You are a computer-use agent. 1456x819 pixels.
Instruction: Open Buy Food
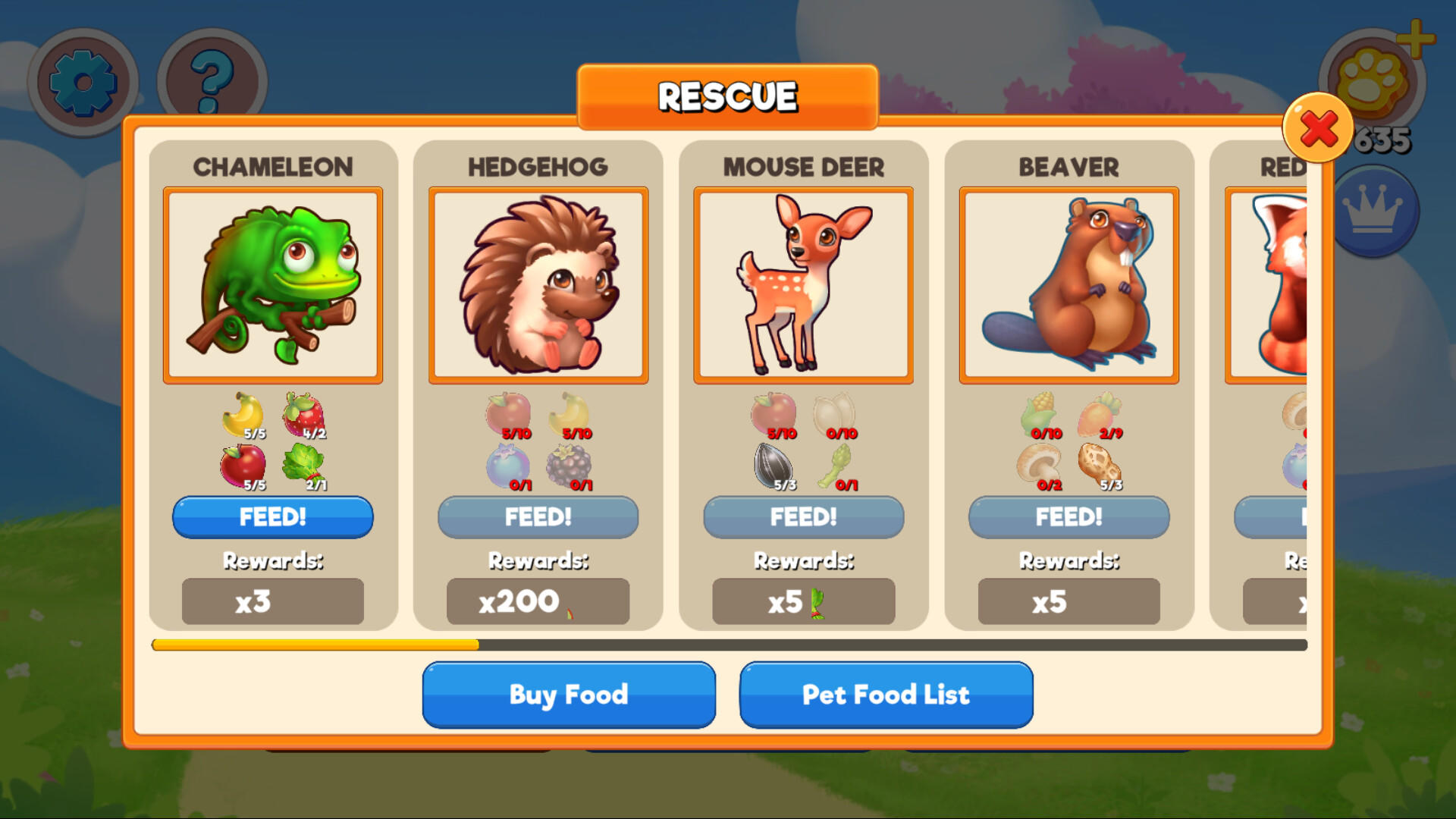[568, 694]
